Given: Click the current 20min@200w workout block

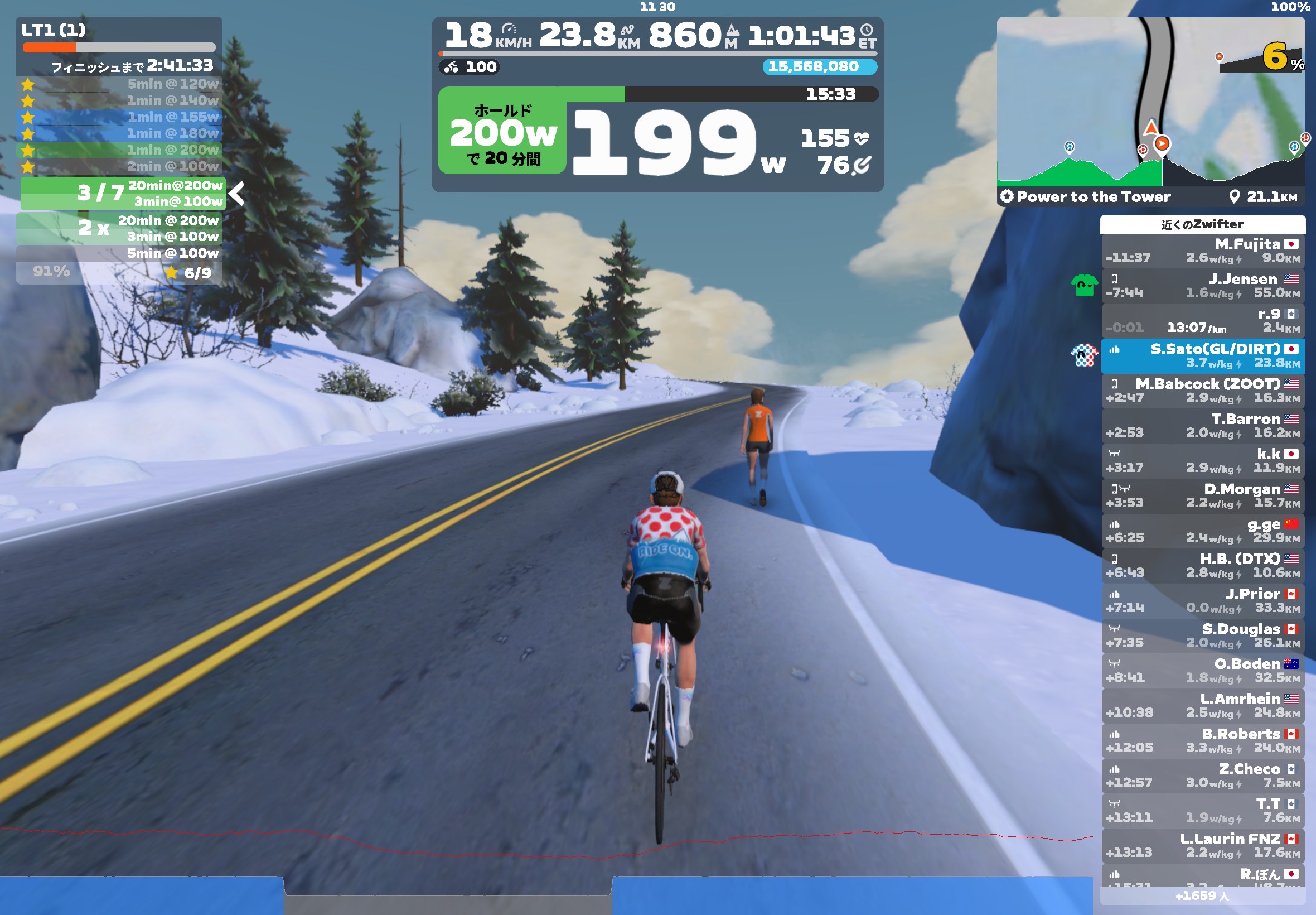Looking at the screenshot, I should (x=123, y=193).
